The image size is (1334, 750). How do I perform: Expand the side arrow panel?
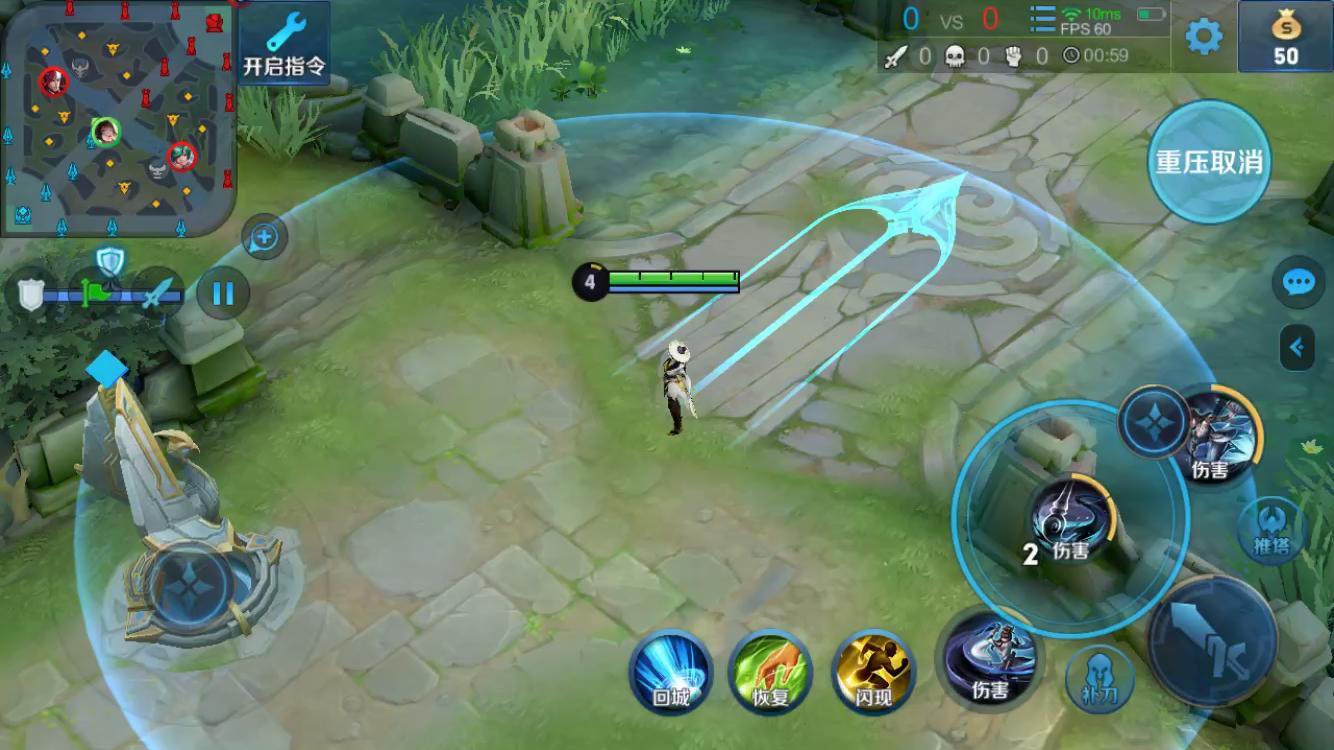pos(1297,348)
